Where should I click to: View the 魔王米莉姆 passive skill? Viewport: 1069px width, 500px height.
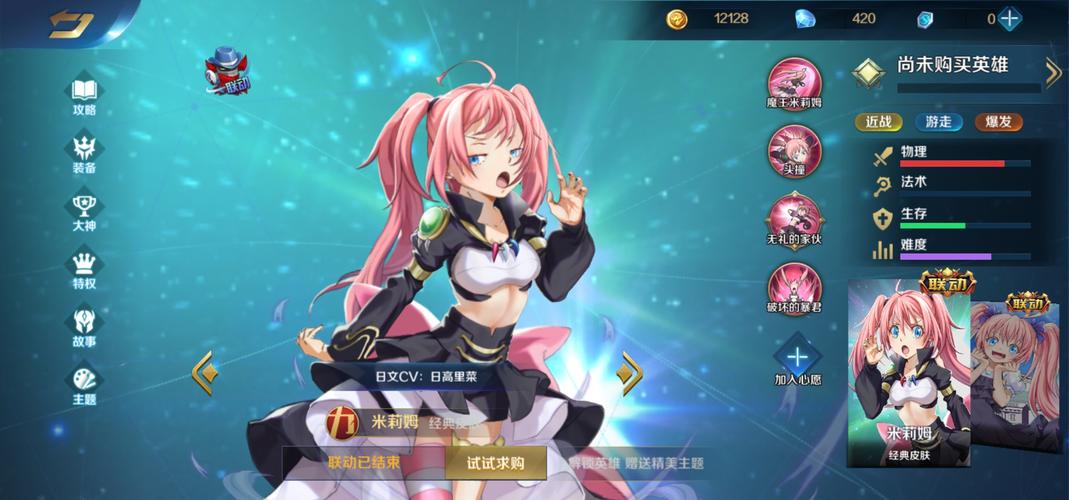pos(794,81)
